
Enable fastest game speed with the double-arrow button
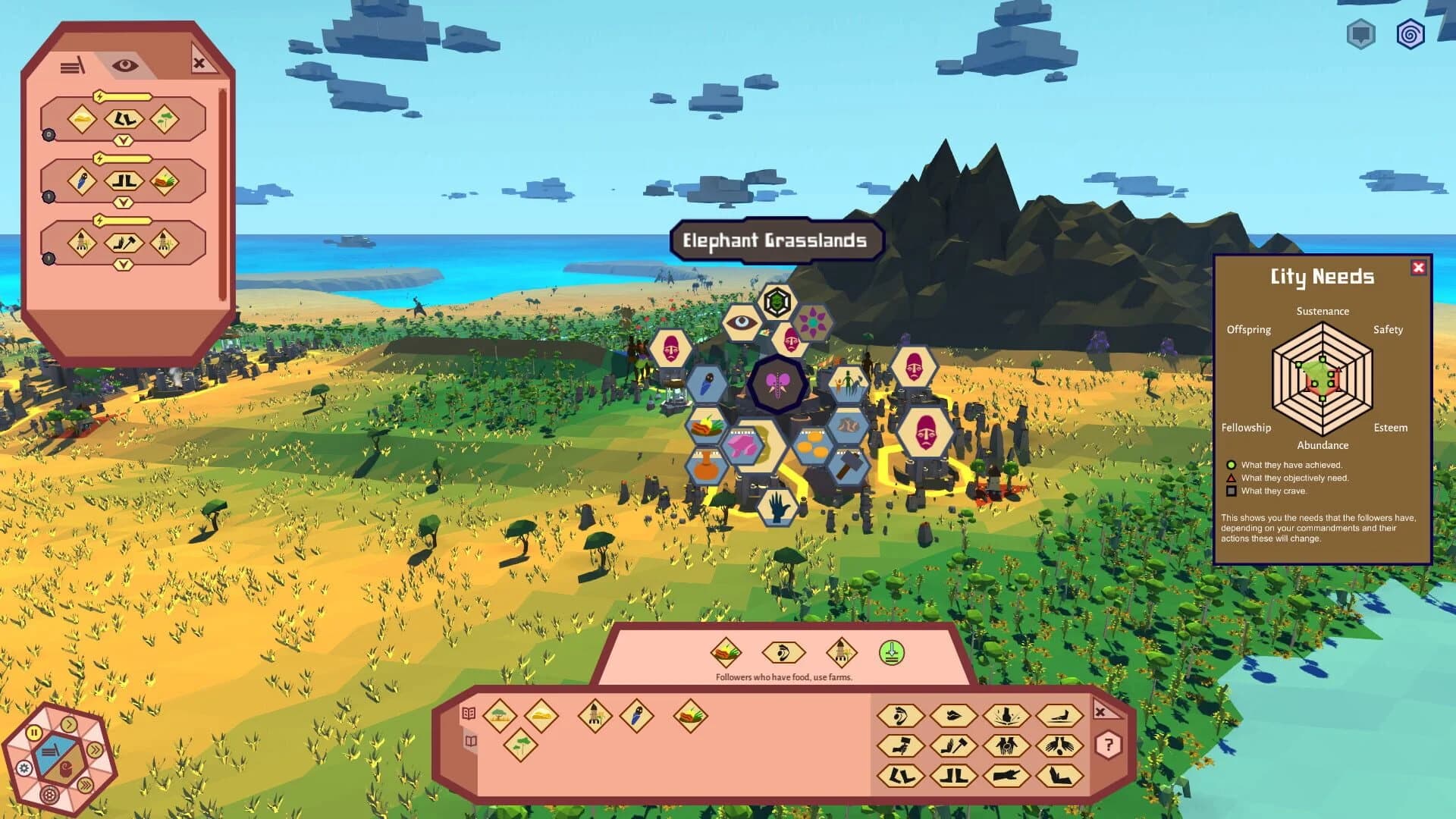coord(96,749)
